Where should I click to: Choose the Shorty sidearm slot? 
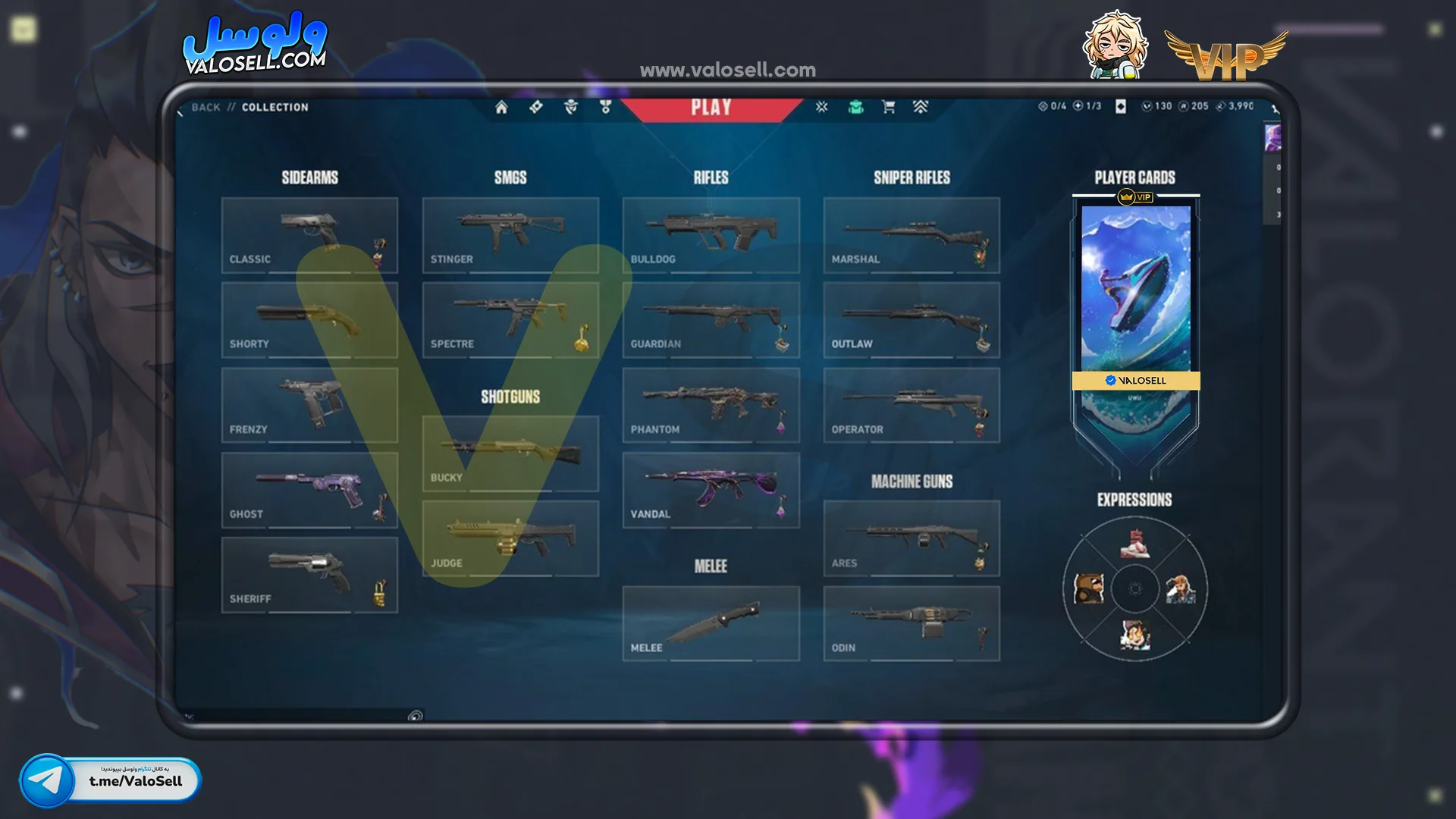pyautogui.click(x=309, y=320)
